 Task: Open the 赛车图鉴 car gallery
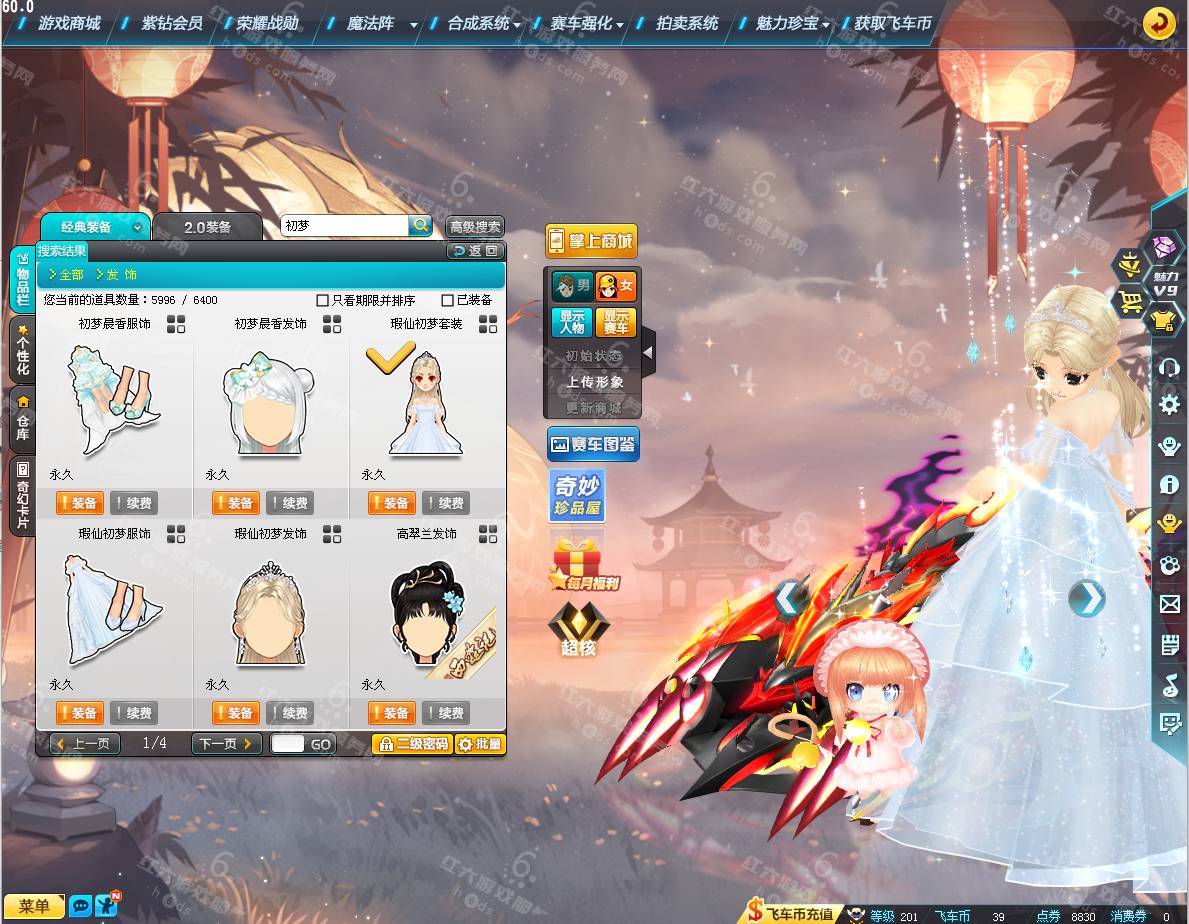coord(593,444)
